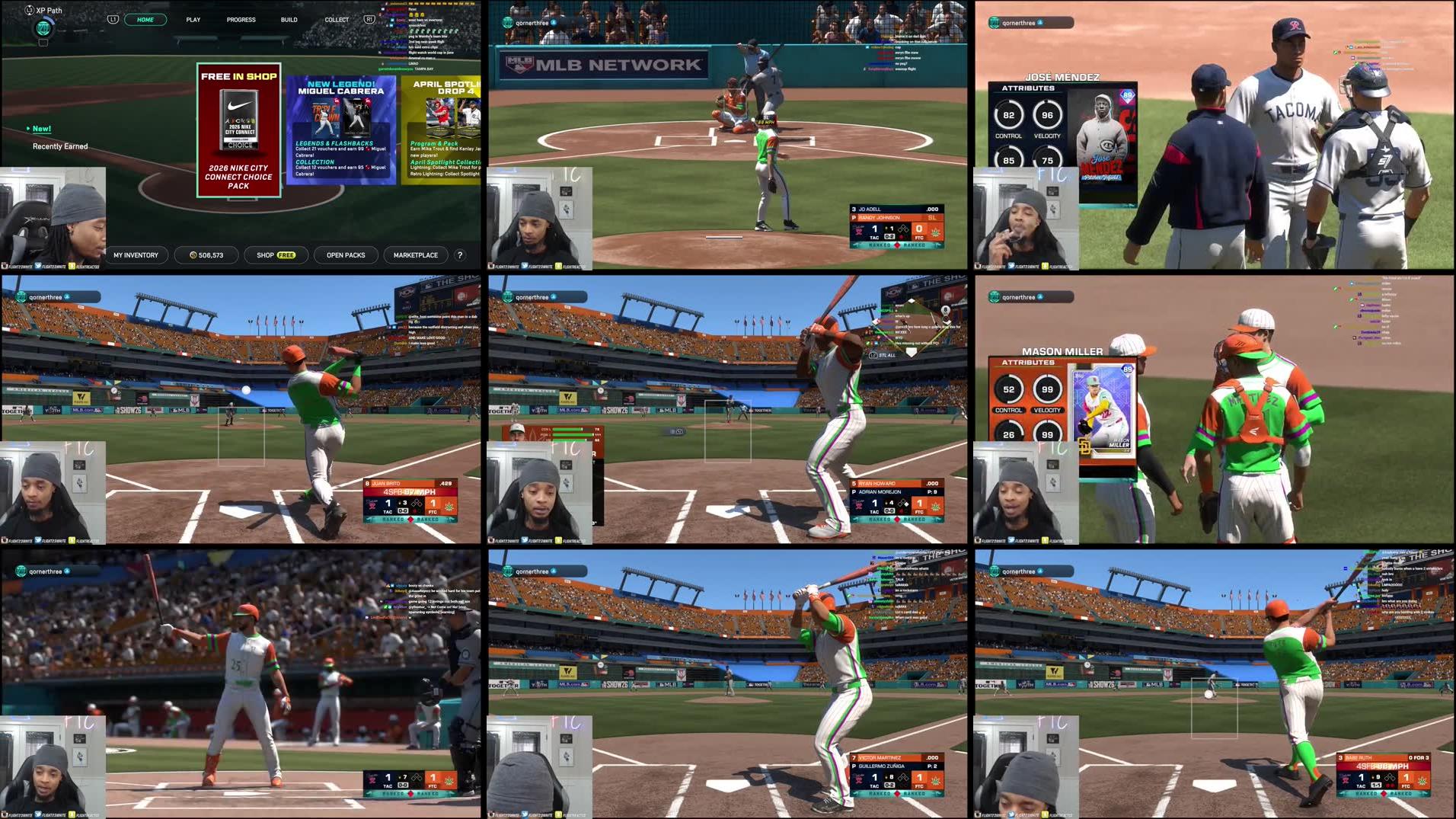Open MY INVENTORY
This screenshot has height=819, width=1456.
(136, 254)
